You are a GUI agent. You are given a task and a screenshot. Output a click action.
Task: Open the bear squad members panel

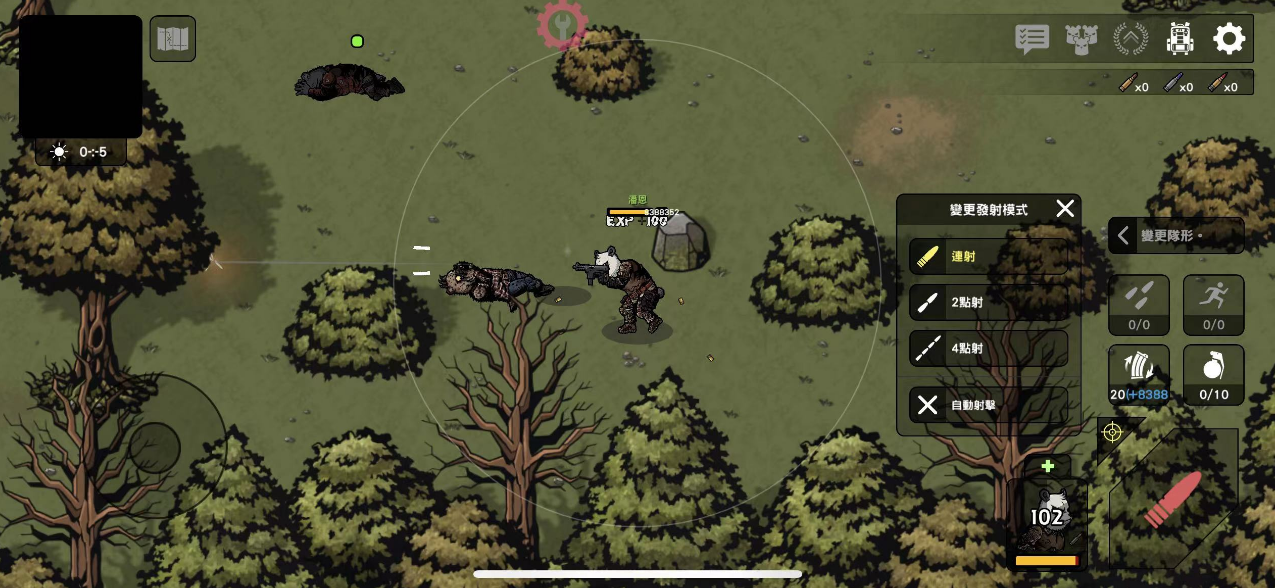tap(1081, 39)
